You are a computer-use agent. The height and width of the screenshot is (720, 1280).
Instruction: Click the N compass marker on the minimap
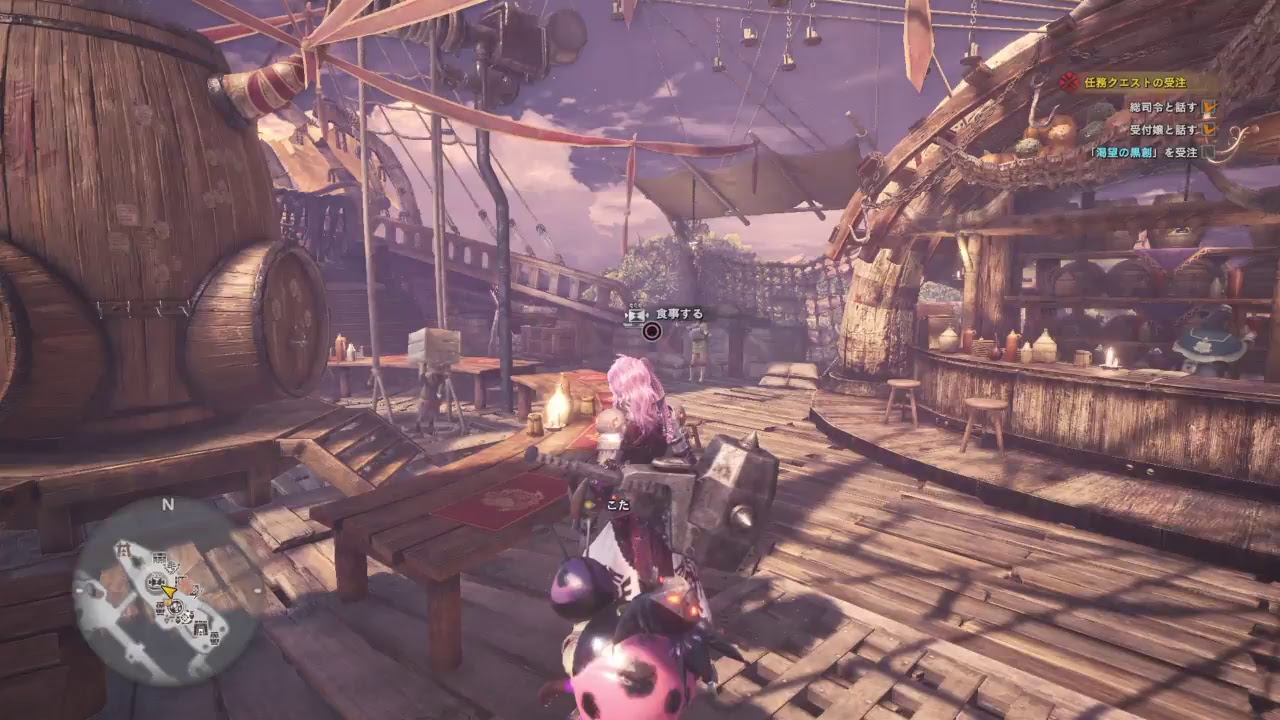click(x=169, y=503)
